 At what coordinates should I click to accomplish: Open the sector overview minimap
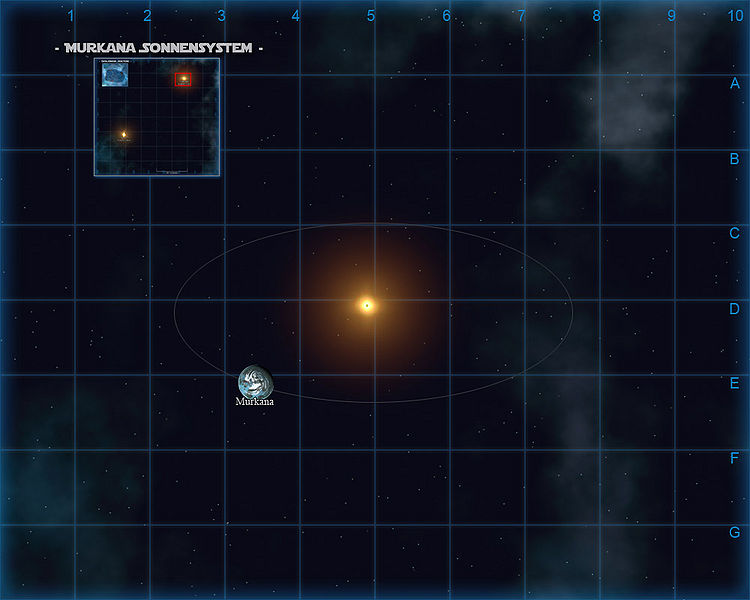(x=157, y=117)
